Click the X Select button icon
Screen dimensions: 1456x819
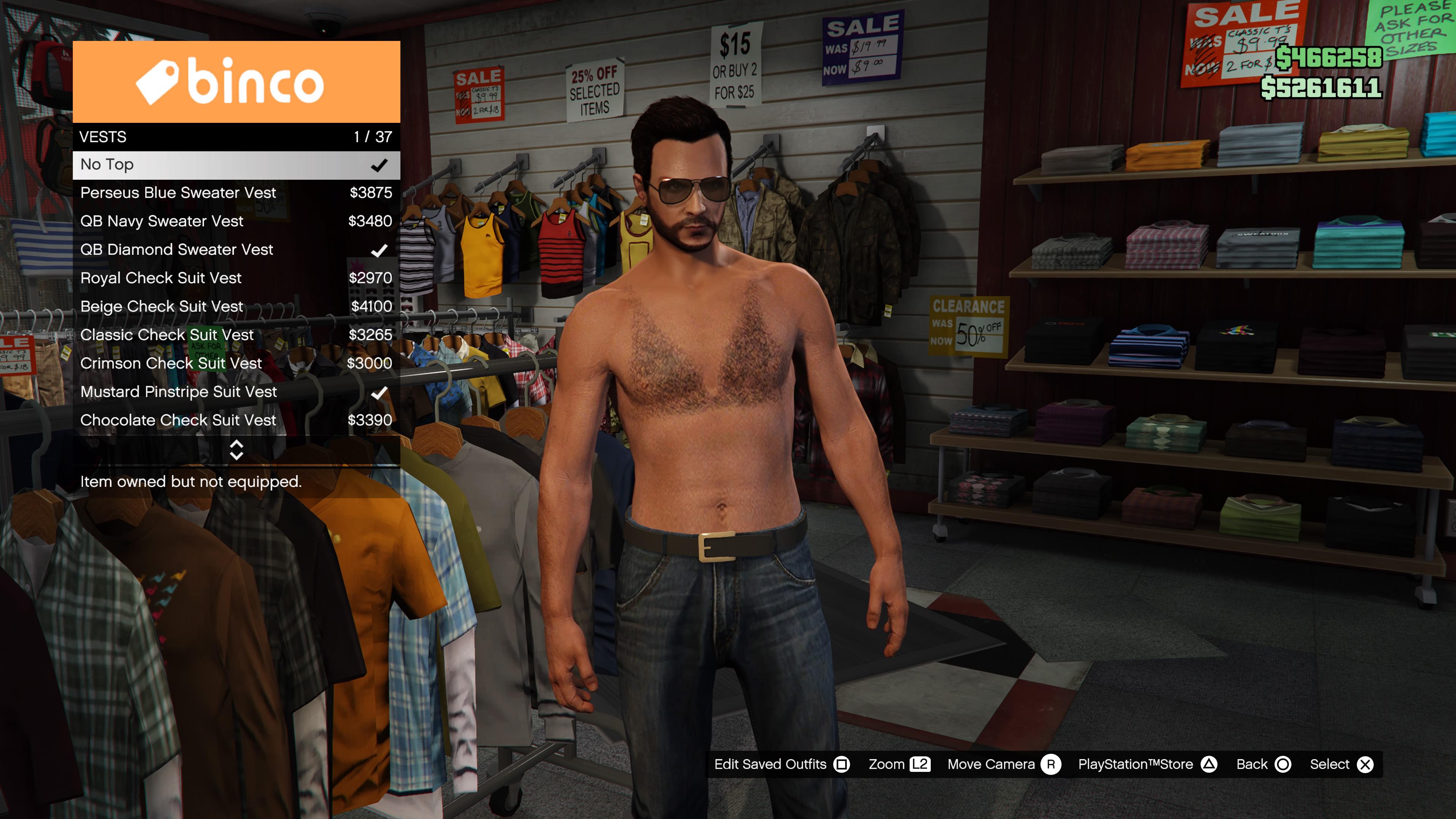(1365, 764)
